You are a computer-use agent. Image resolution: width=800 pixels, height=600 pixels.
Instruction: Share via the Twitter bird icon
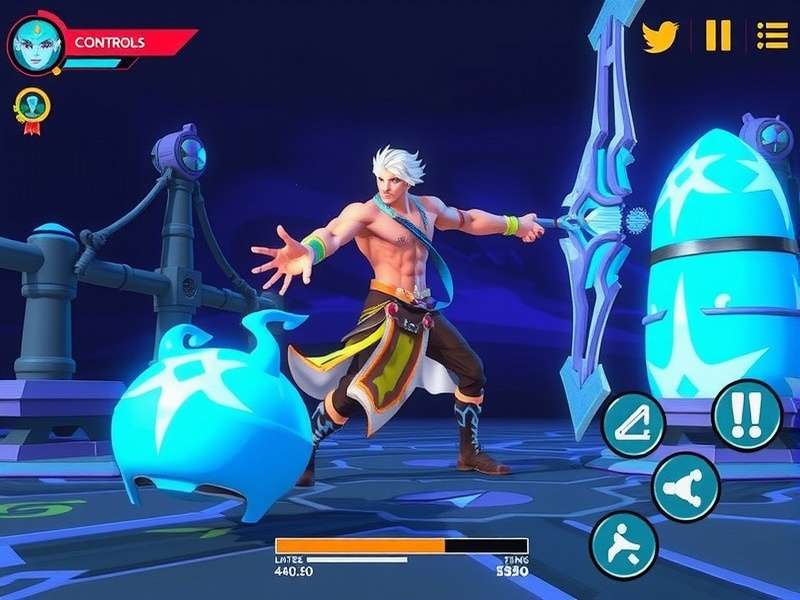660,36
